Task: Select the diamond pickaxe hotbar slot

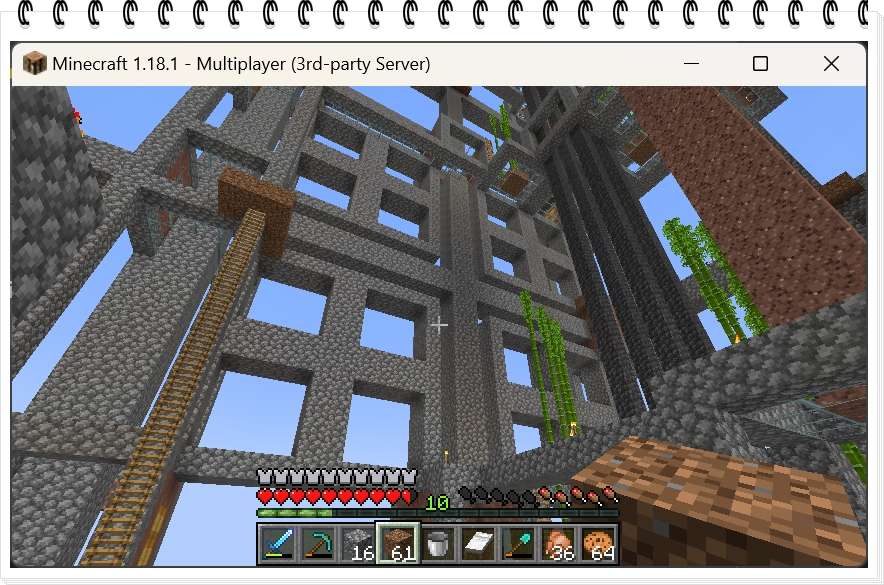Action: [x=317, y=544]
